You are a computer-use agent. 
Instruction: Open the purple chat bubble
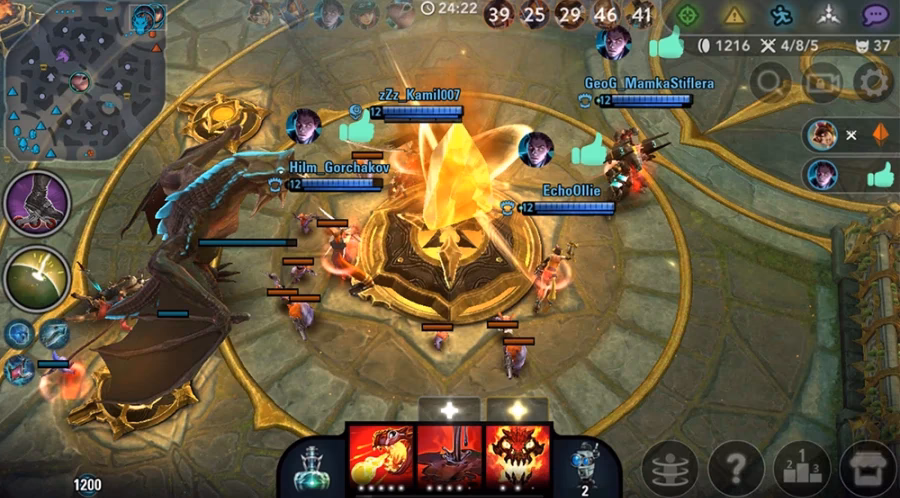tap(876, 15)
